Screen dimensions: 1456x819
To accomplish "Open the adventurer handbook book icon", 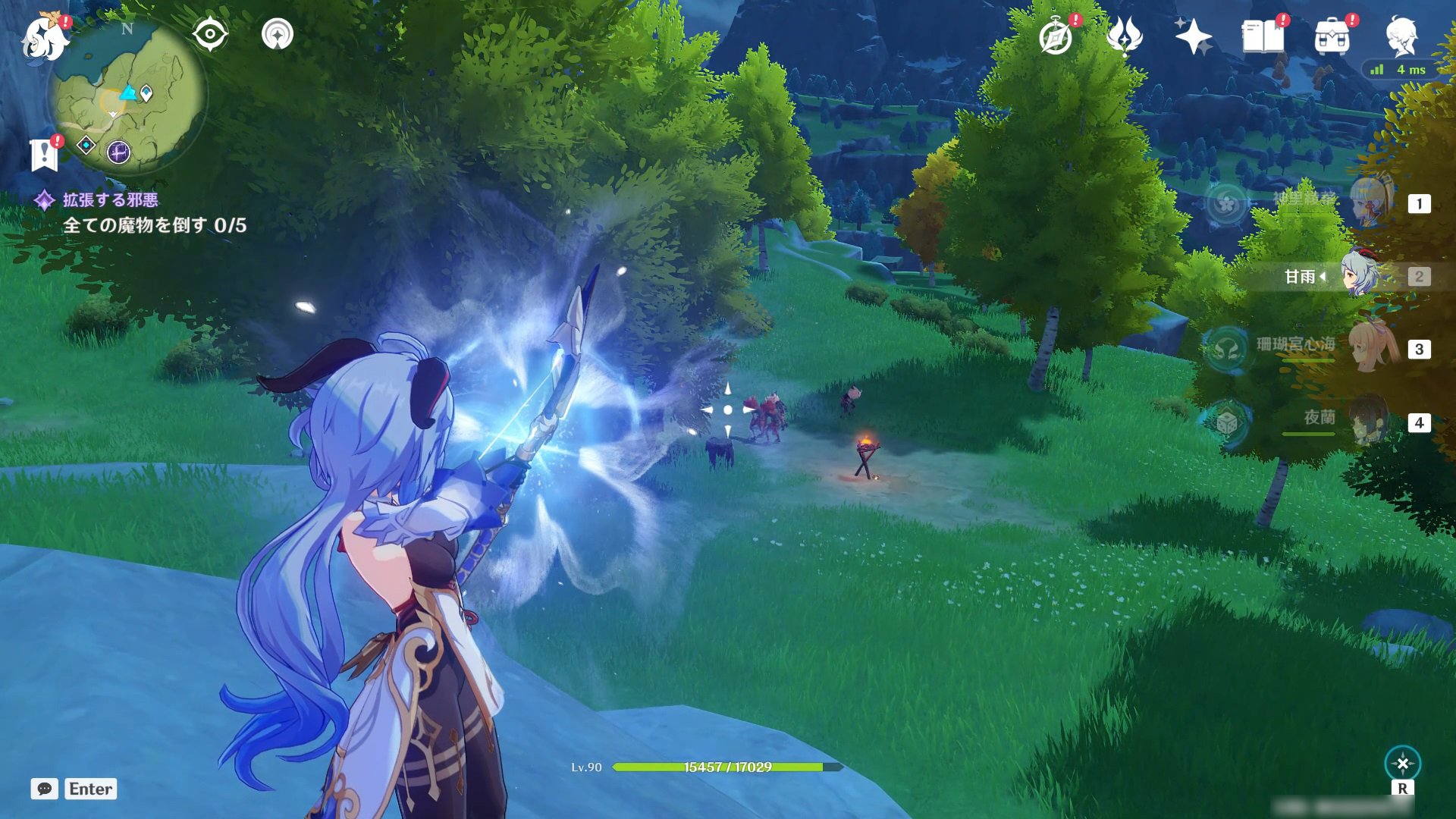I will click(x=1263, y=36).
